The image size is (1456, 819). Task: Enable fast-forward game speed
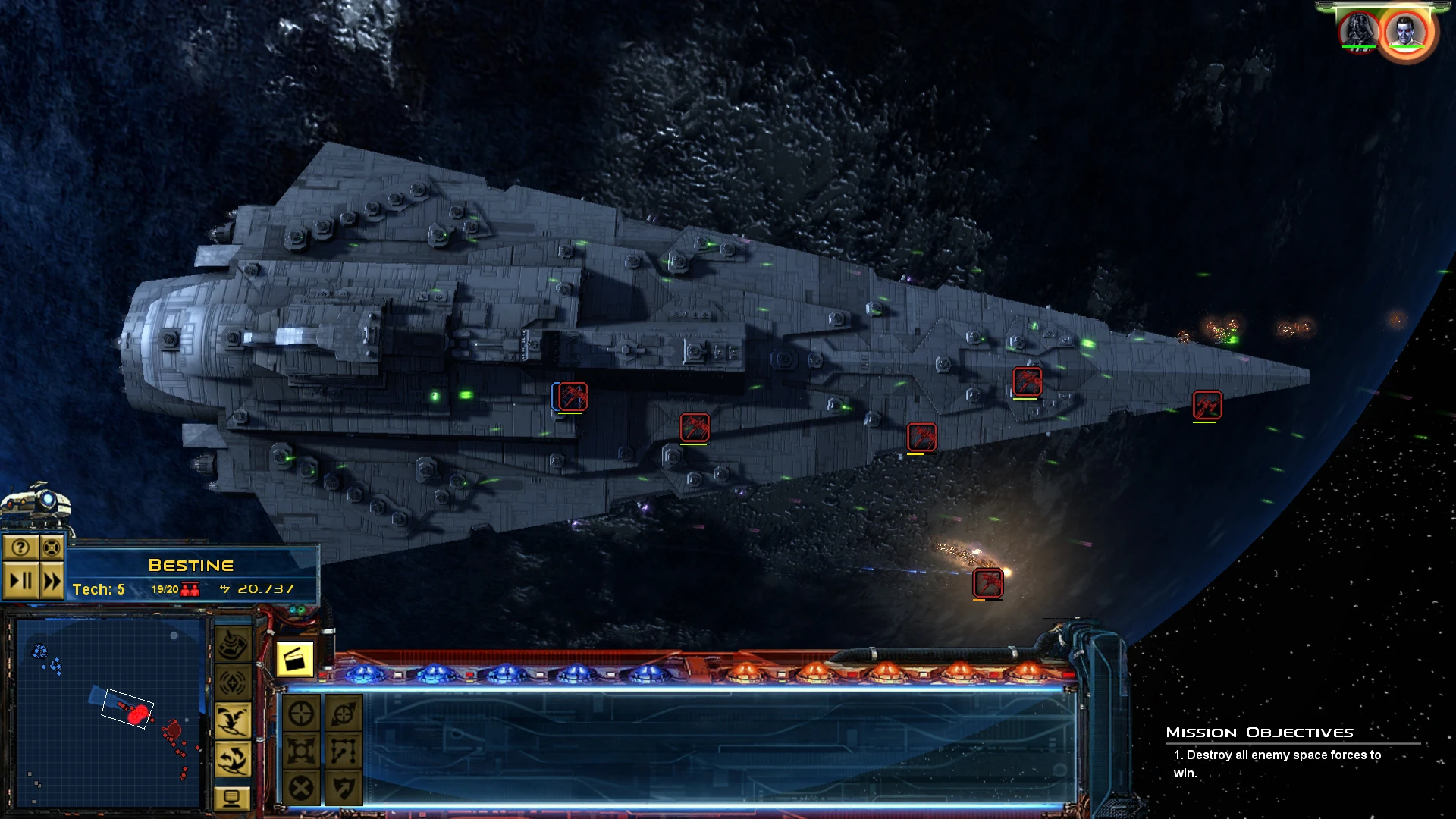[x=52, y=581]
